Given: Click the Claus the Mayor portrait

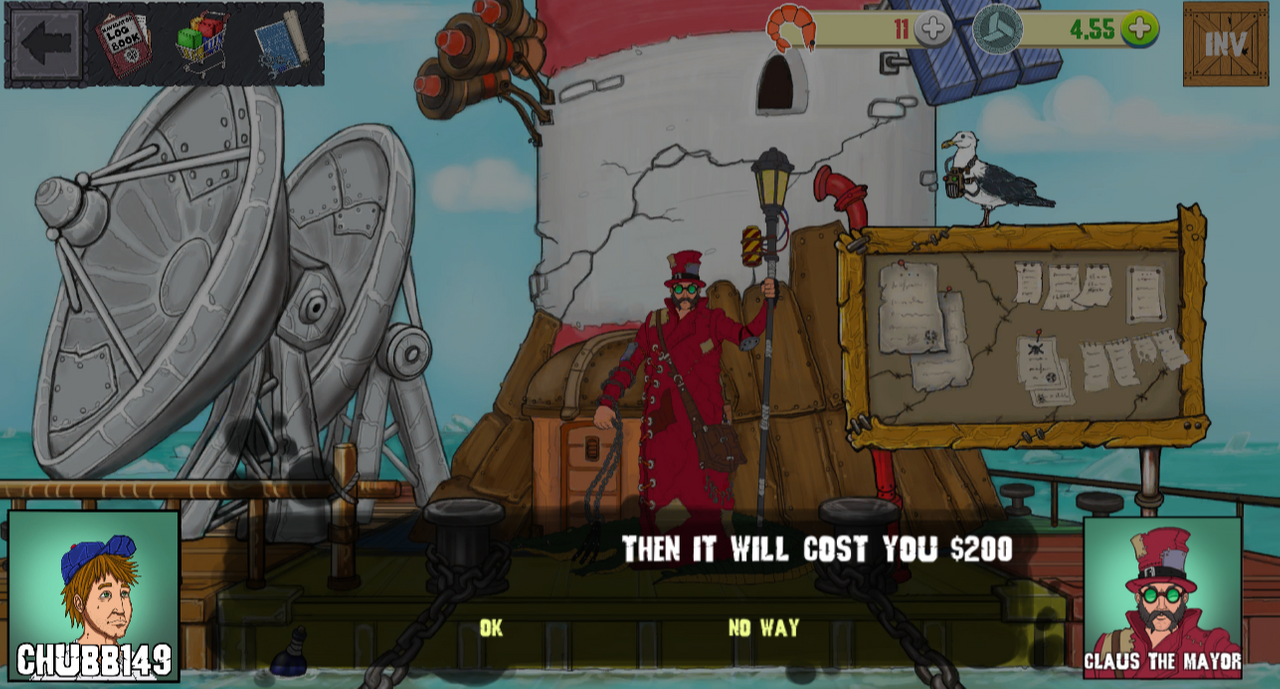Looking at the screenshot, I should click(x=1162, y=597).
